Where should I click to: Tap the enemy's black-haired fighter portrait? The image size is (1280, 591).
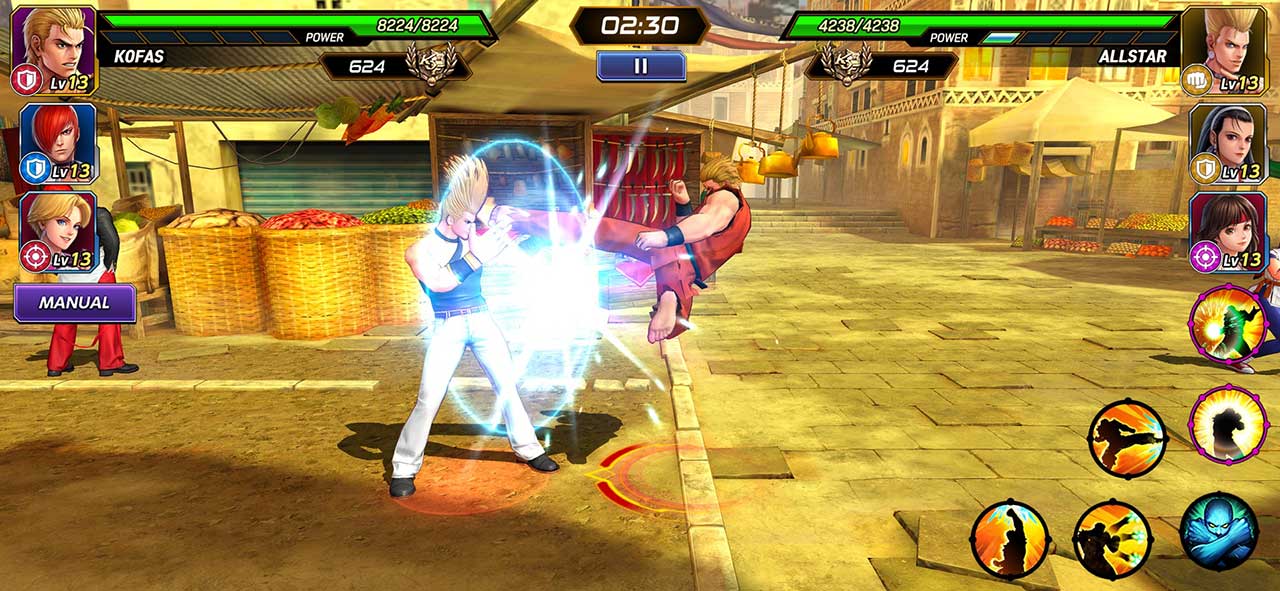pyautogui.click(x=1224, y=143)
